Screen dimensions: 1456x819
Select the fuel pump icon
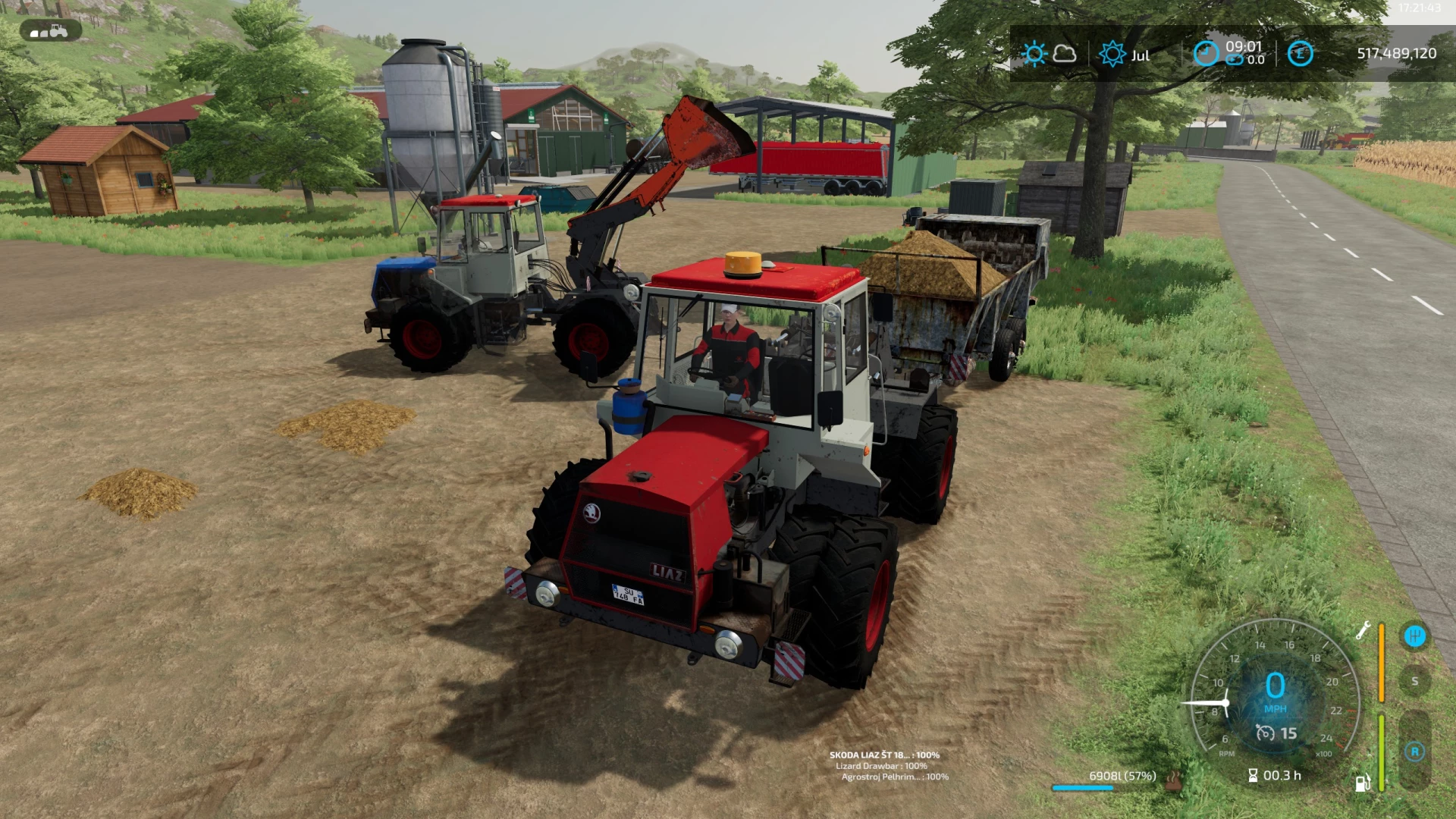coord(1363,783)
